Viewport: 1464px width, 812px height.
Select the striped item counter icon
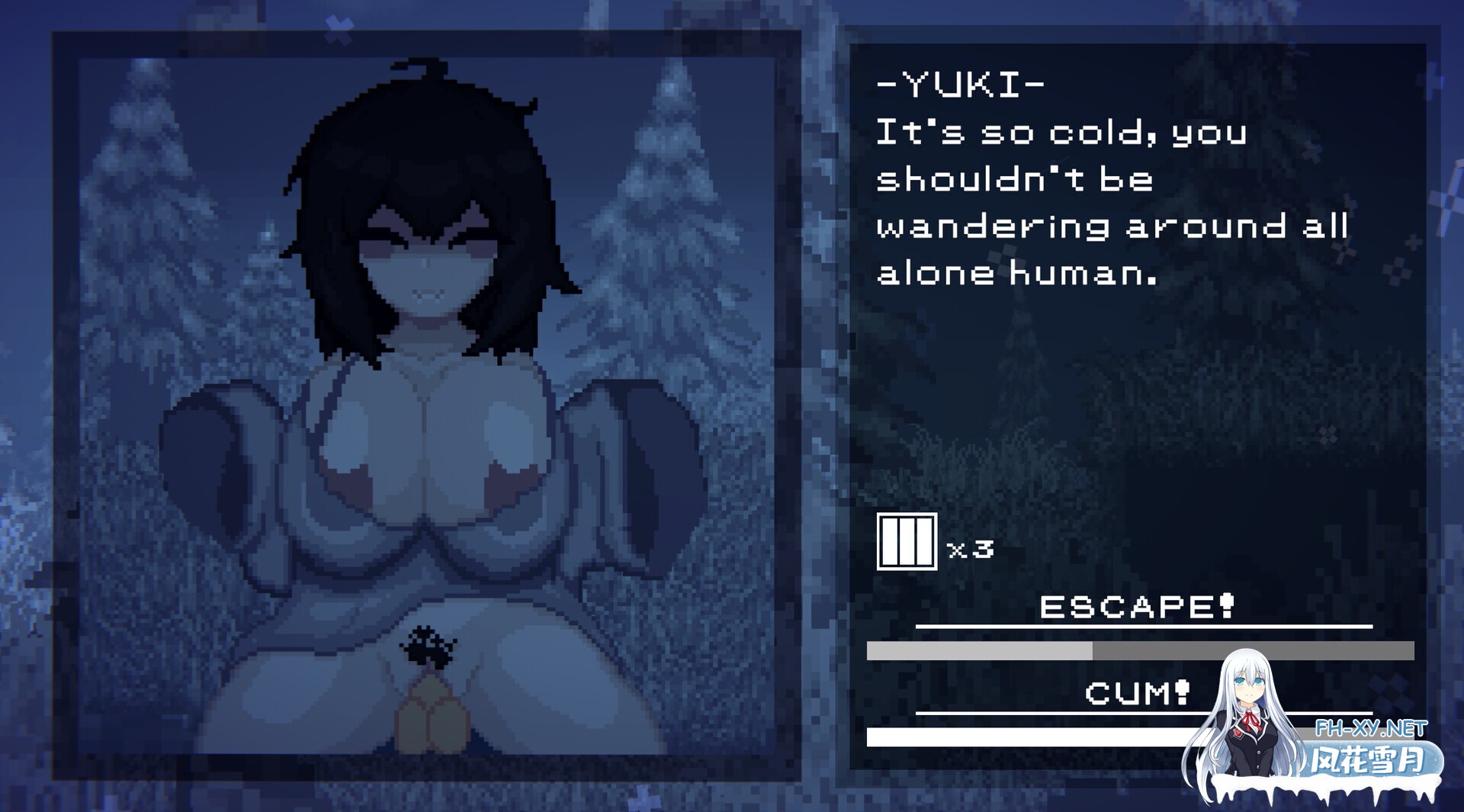[907, 541]
